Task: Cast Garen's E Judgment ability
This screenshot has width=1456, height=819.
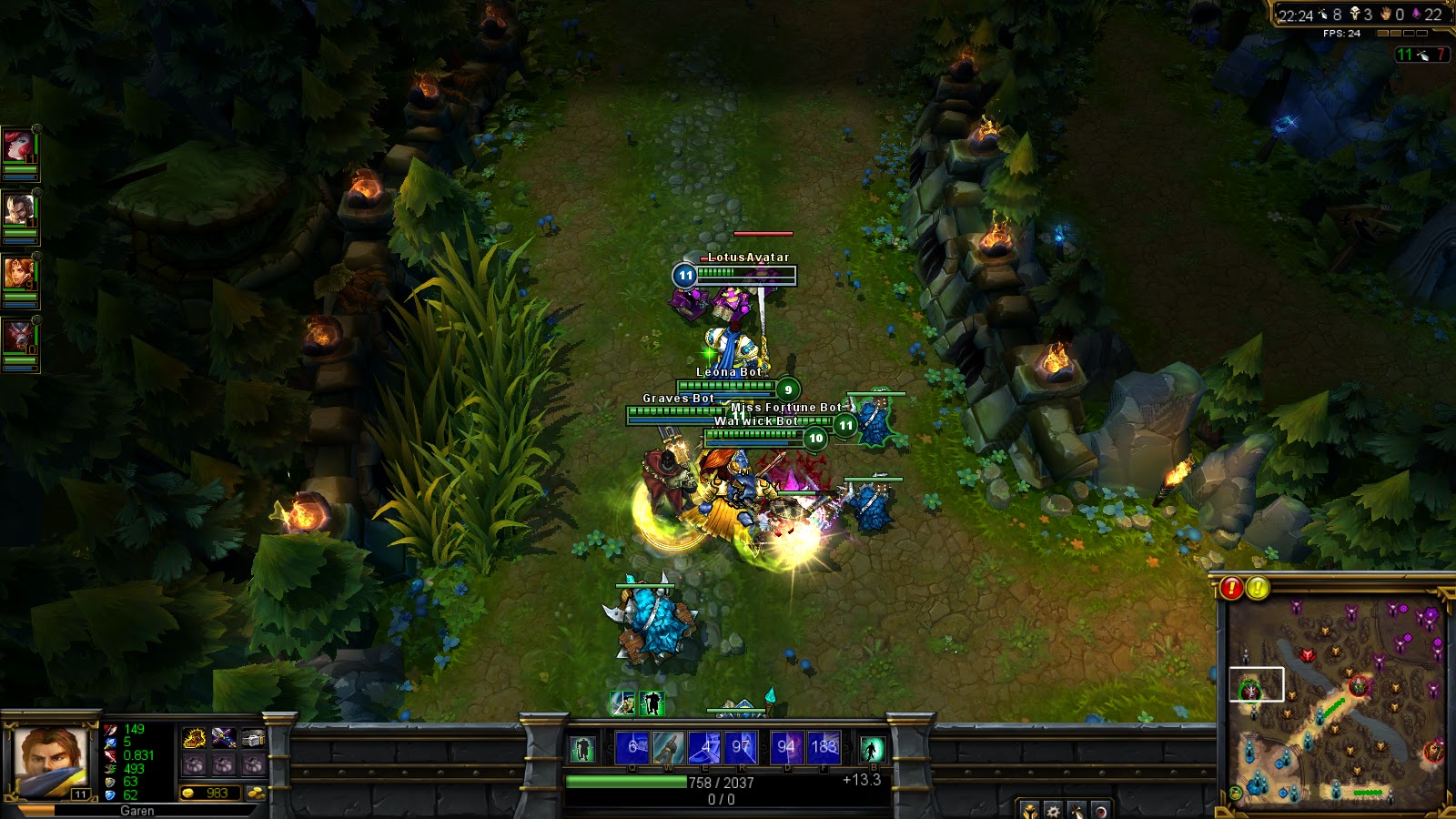Action: pos(705,747)
